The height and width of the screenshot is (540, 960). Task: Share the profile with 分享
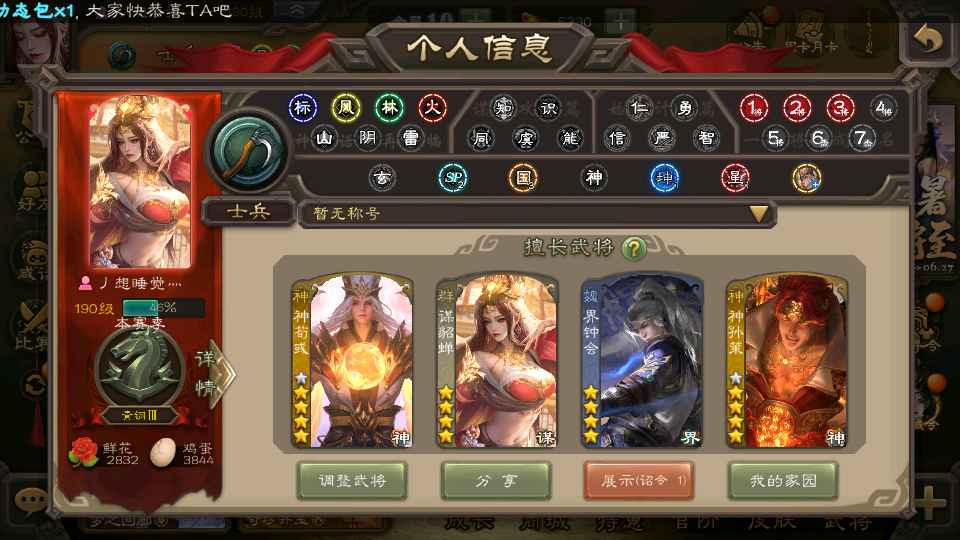496,481
